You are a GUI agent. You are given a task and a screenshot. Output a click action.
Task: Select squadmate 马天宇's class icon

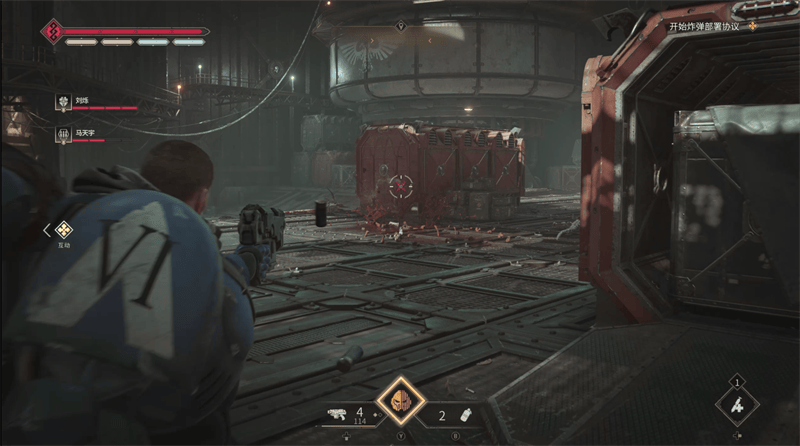[x=62, y=133]
